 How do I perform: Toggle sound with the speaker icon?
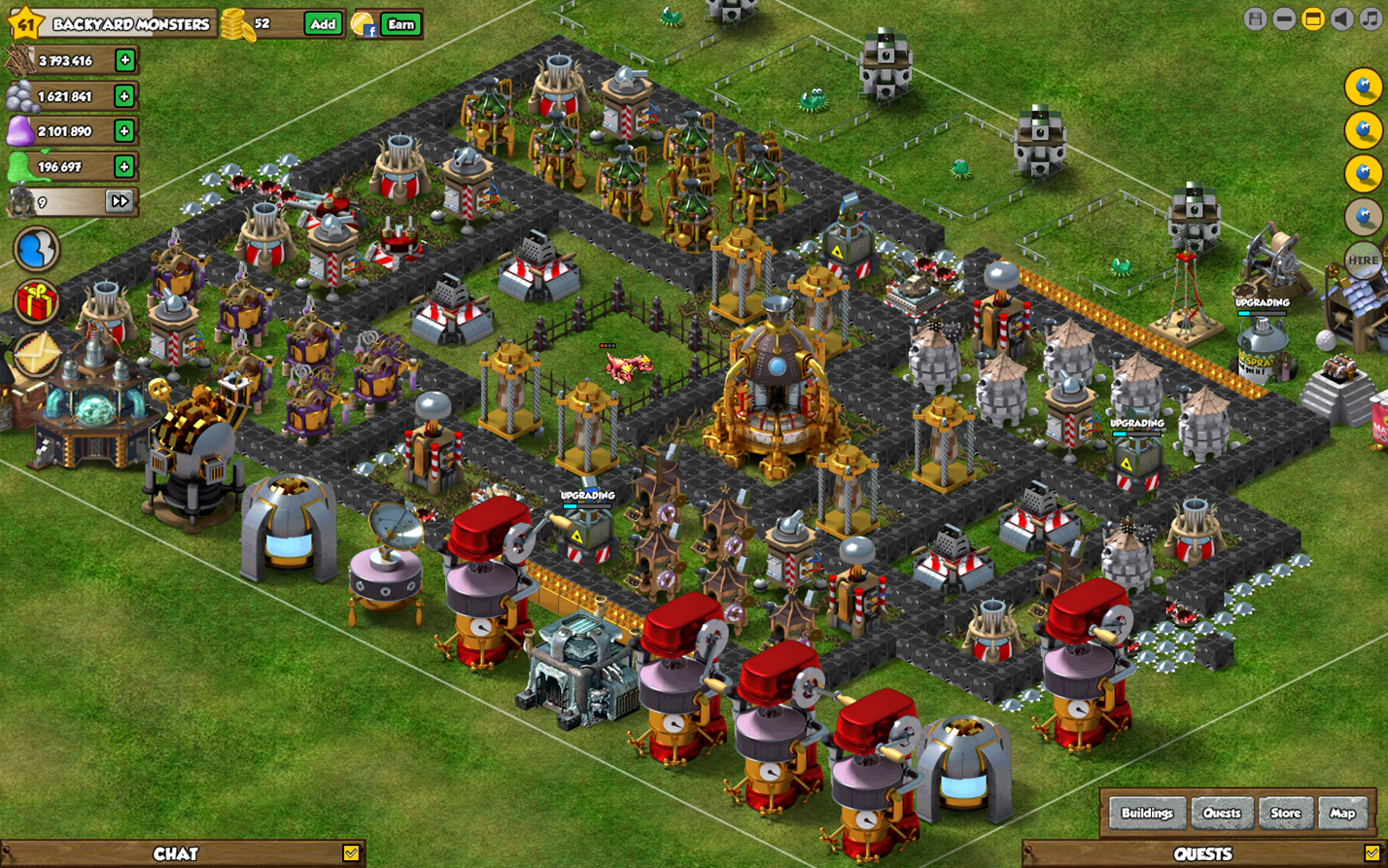coord(1342,18)
